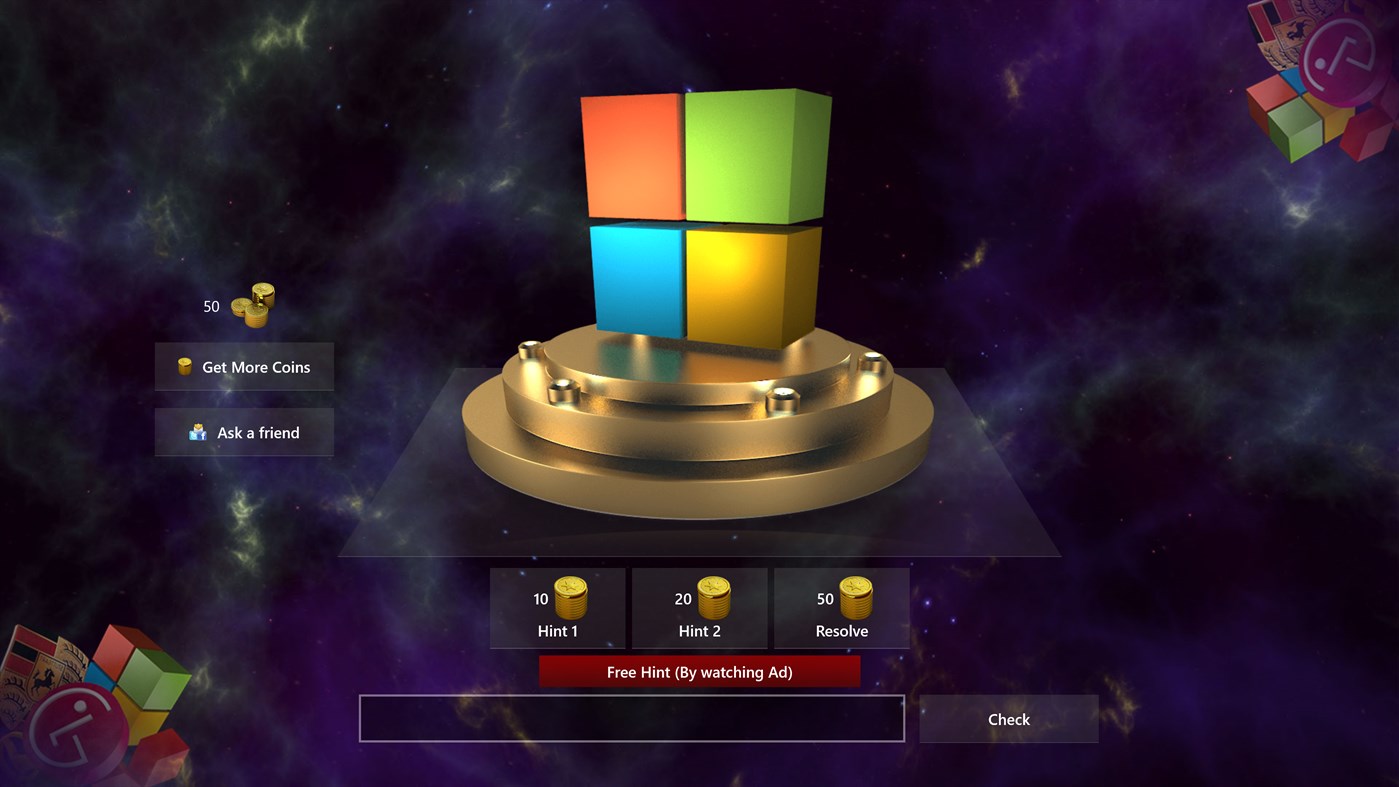Get a Free Hint by watching an ad

699,671
